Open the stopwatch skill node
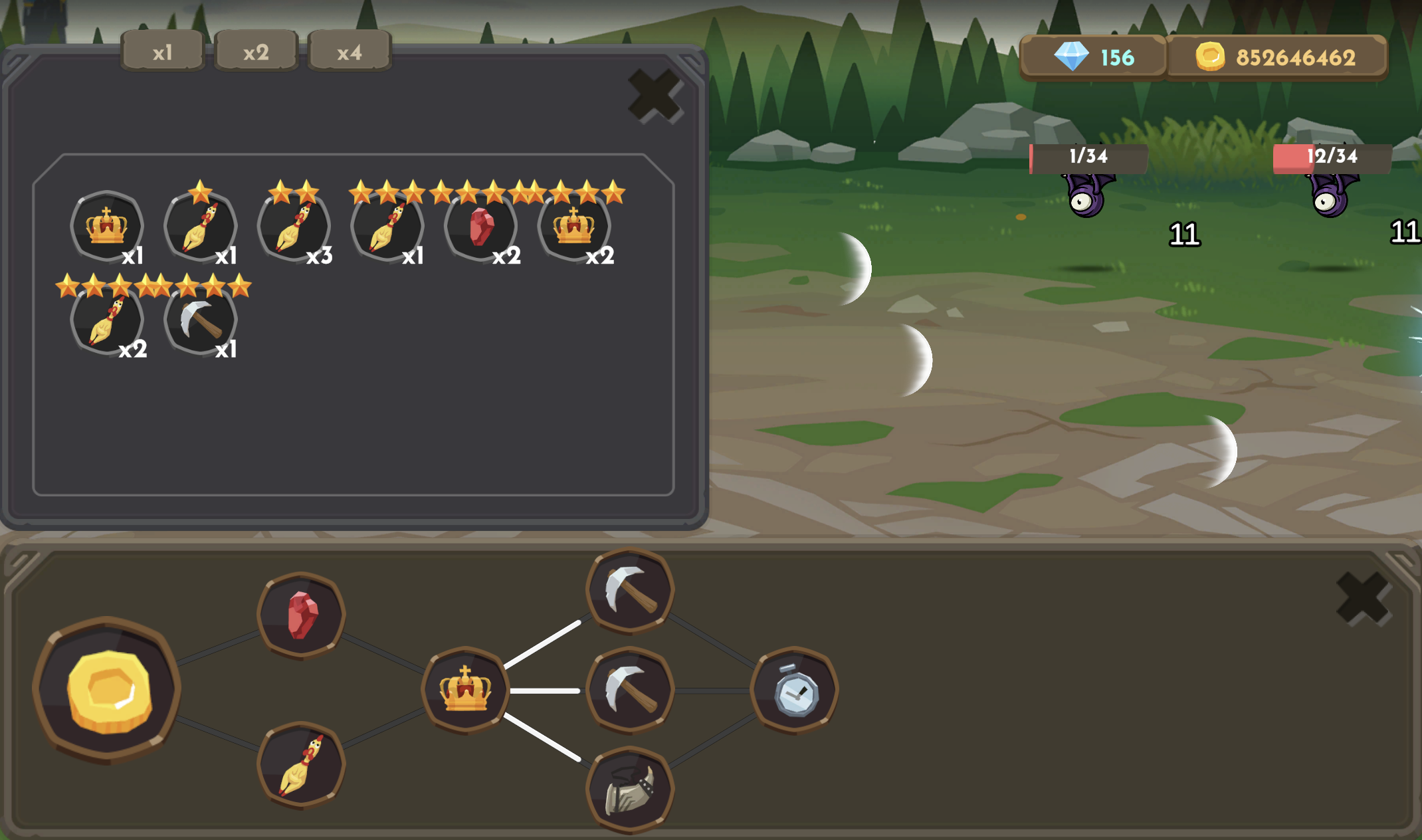1422x840 pixels. click(x=795, y=691)
